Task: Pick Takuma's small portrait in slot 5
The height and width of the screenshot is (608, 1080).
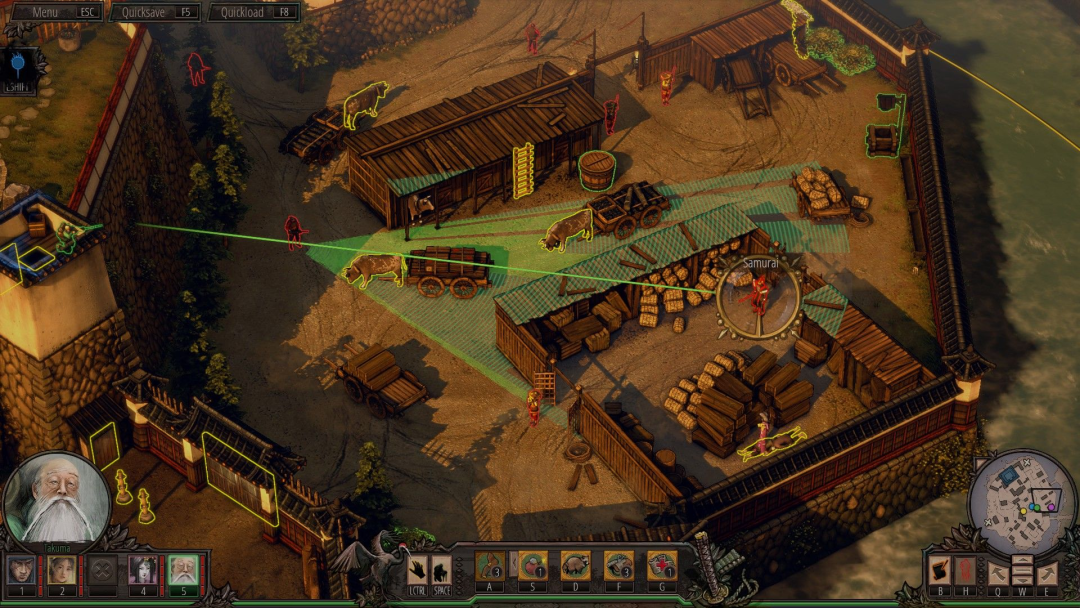Action: [183, 571]
